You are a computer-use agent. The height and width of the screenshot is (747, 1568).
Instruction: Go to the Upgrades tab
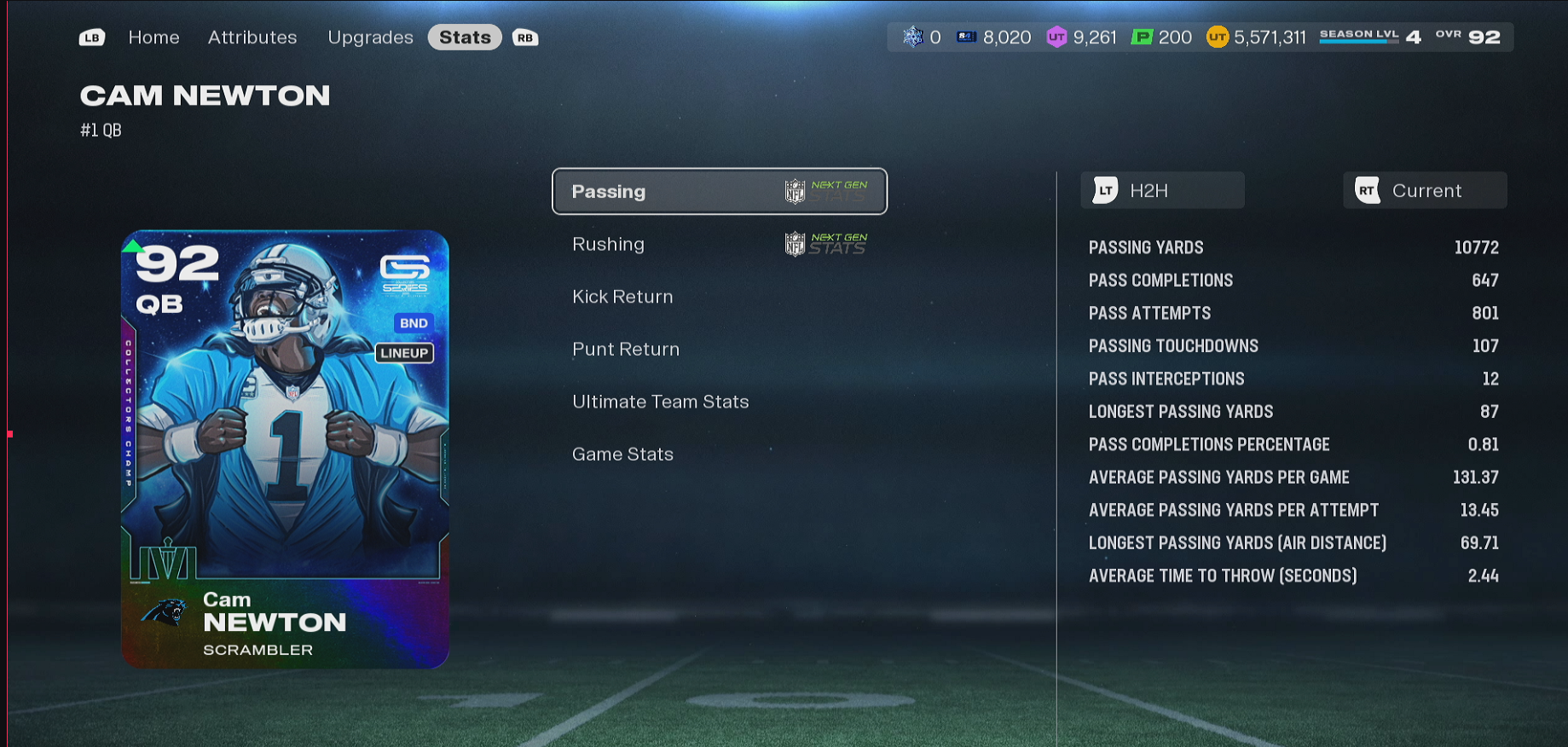pyautogui.click(x=370, y=38)
